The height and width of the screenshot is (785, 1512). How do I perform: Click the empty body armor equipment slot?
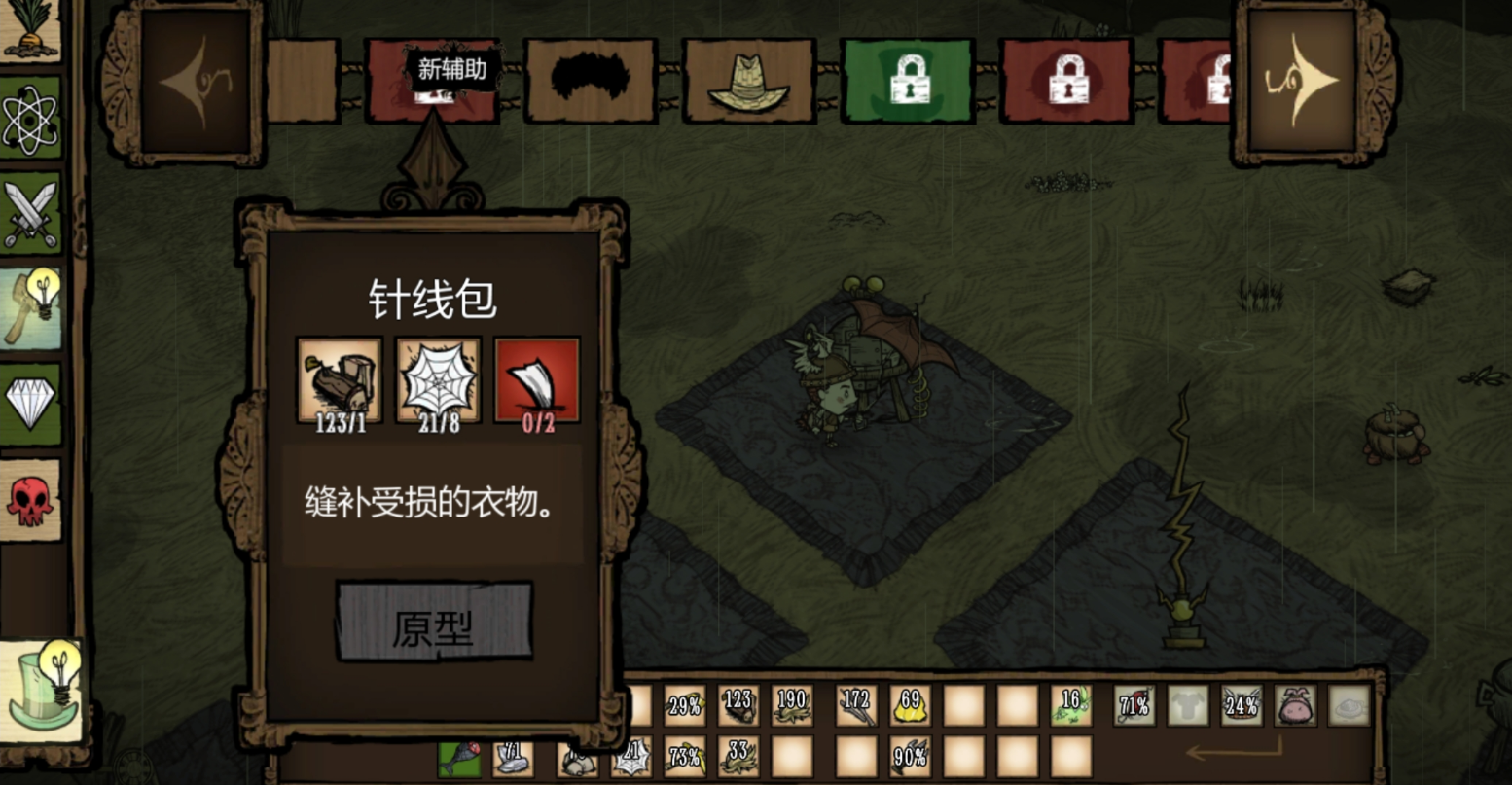(1188, 706)
